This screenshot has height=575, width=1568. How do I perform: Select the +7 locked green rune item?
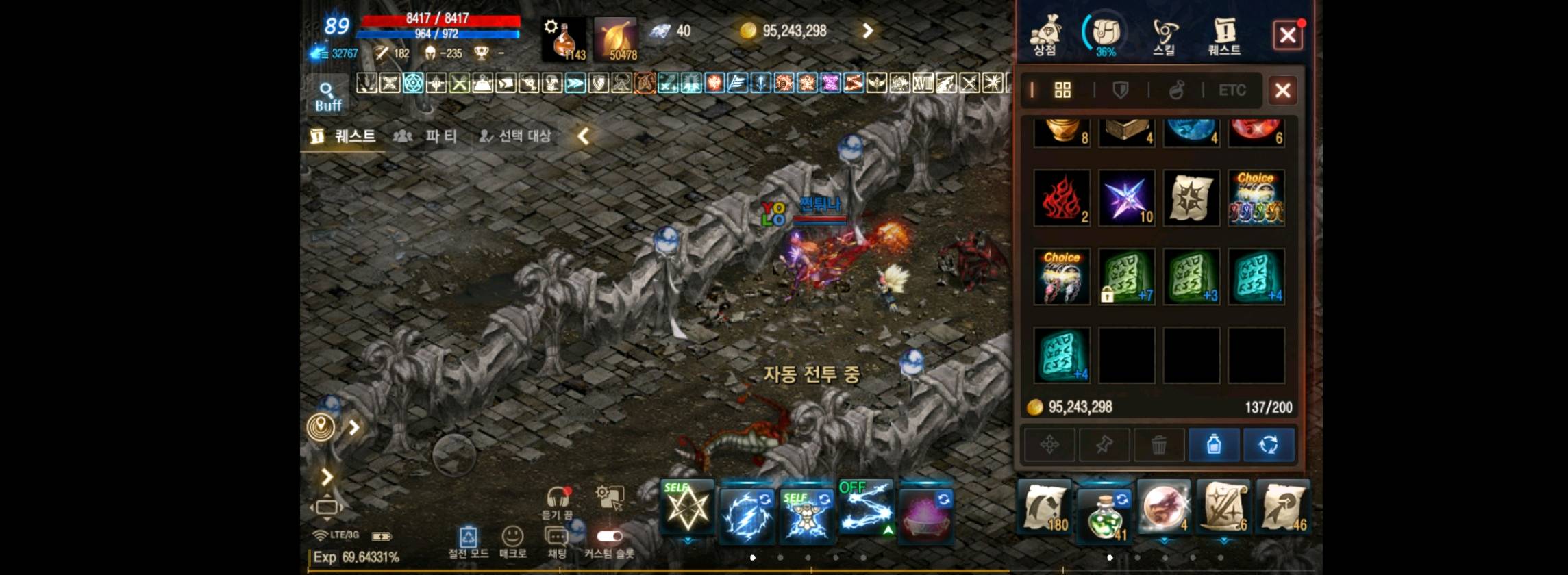coord(1127,277)
